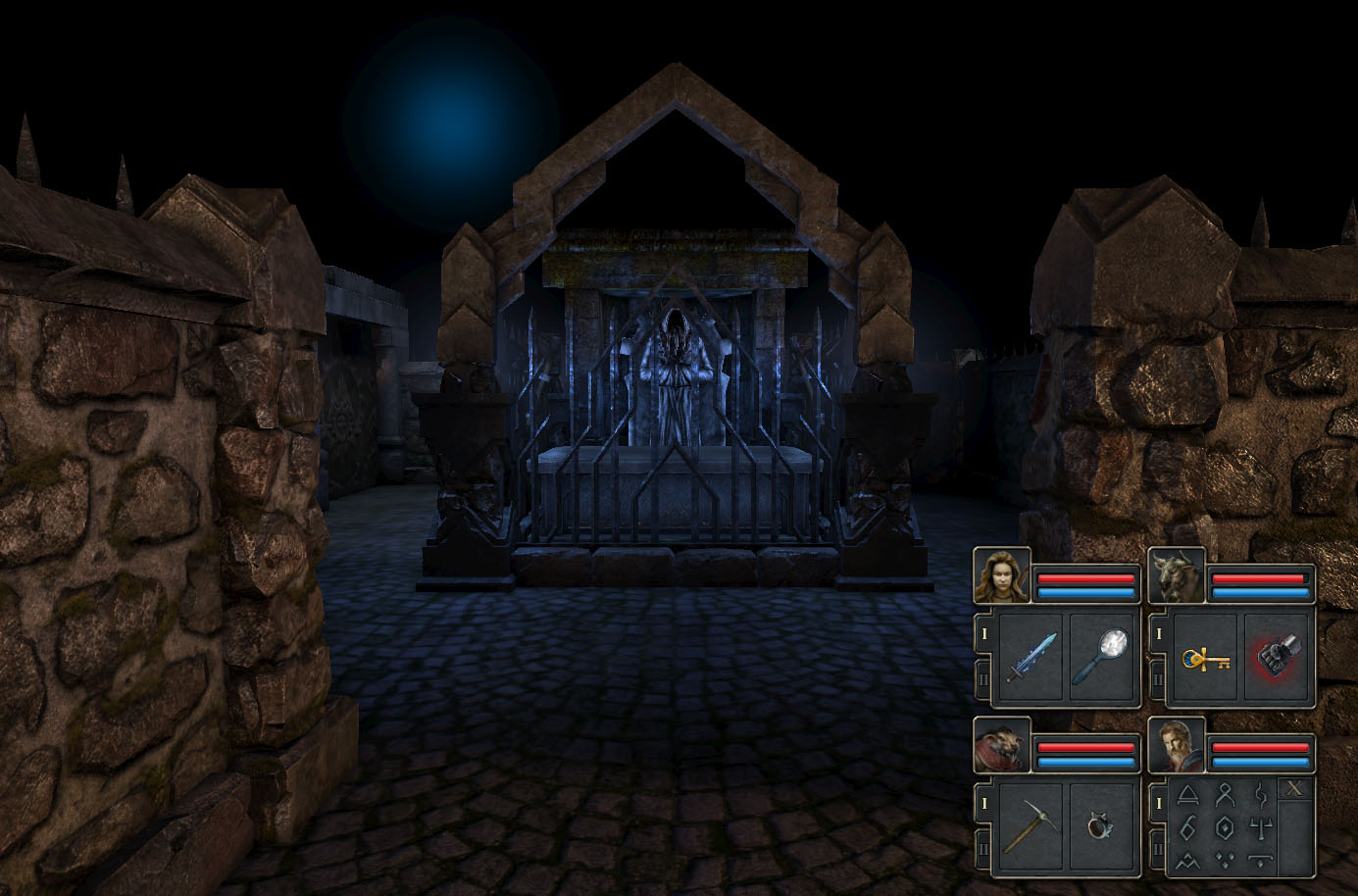Select the triangle rune in the spell panel

[1187, 794]
